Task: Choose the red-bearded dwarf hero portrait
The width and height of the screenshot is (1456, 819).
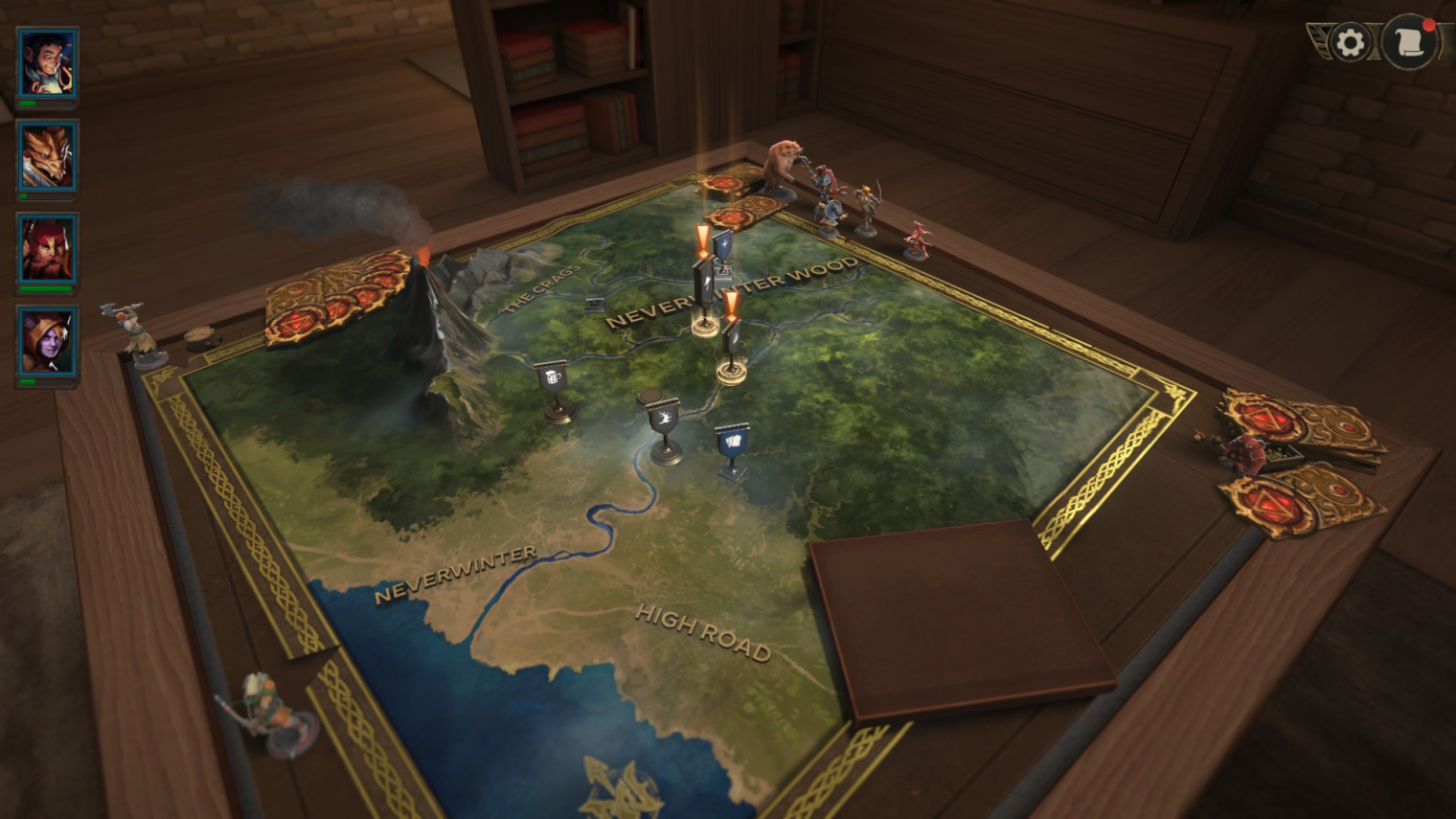Action: tap(47, 248)
